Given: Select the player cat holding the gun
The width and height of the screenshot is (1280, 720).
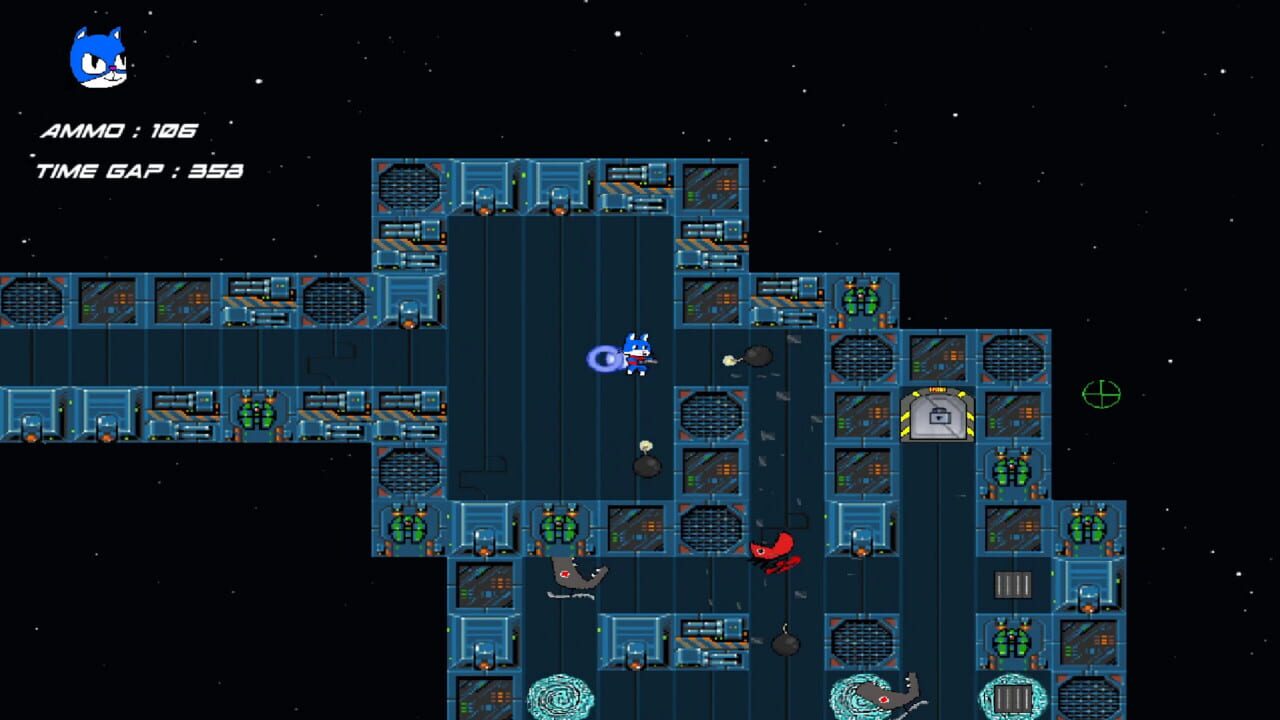Looking at the screenshot, I should coord(636,358).
